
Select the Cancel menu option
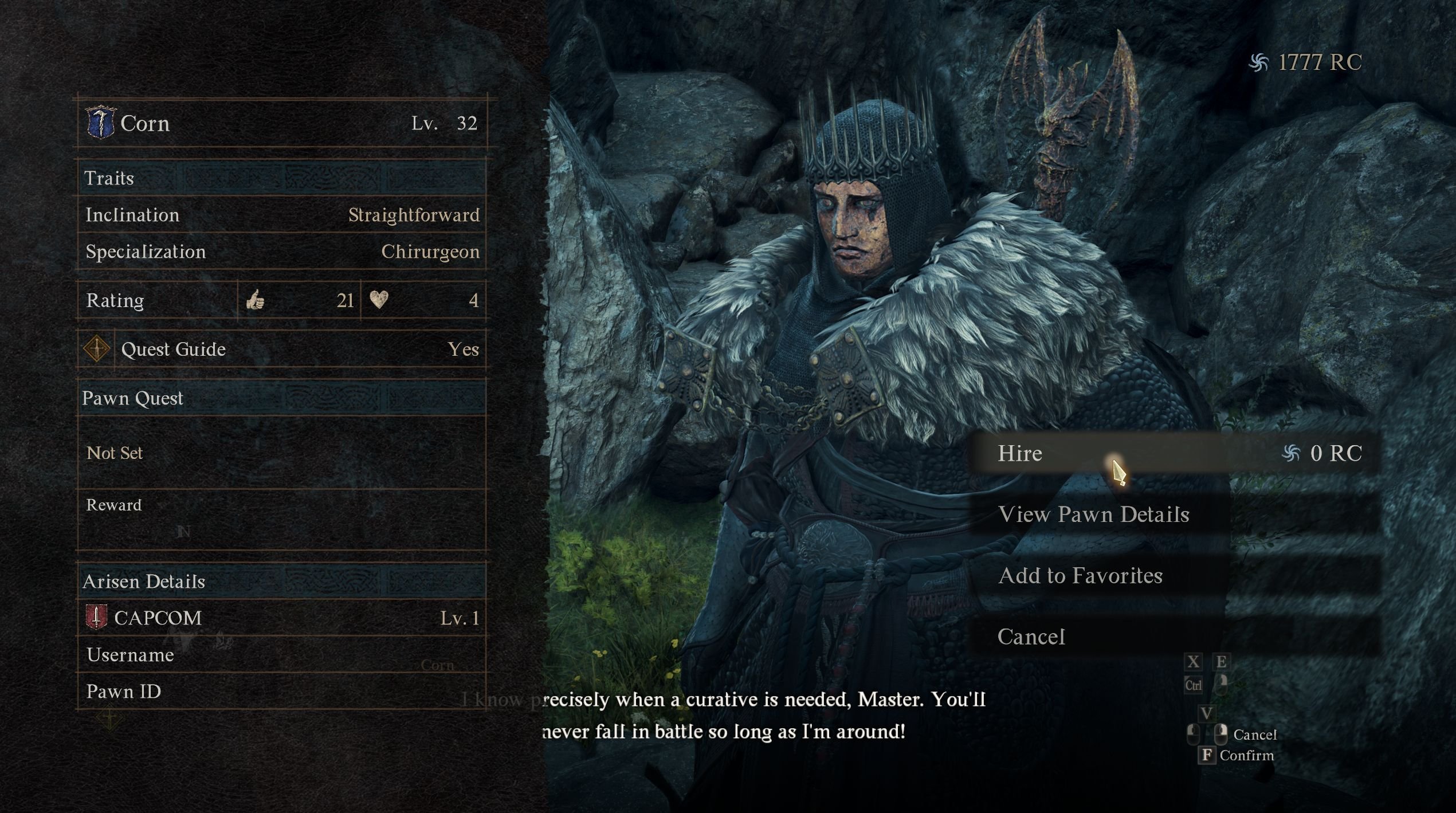pos(1031,637)
